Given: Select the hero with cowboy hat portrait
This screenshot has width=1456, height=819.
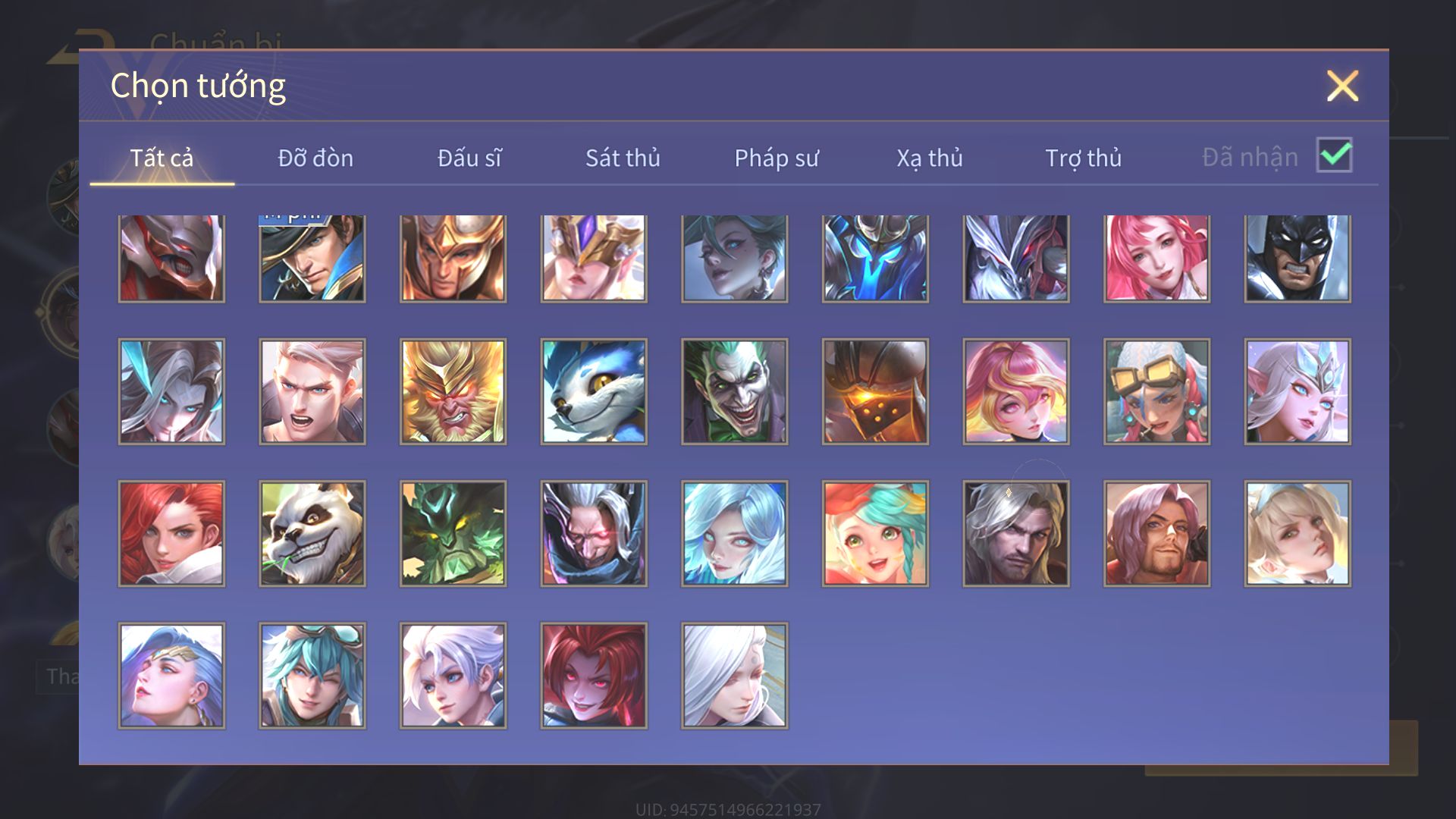Looking at the screenshot, I should click(x=312, y=258).
